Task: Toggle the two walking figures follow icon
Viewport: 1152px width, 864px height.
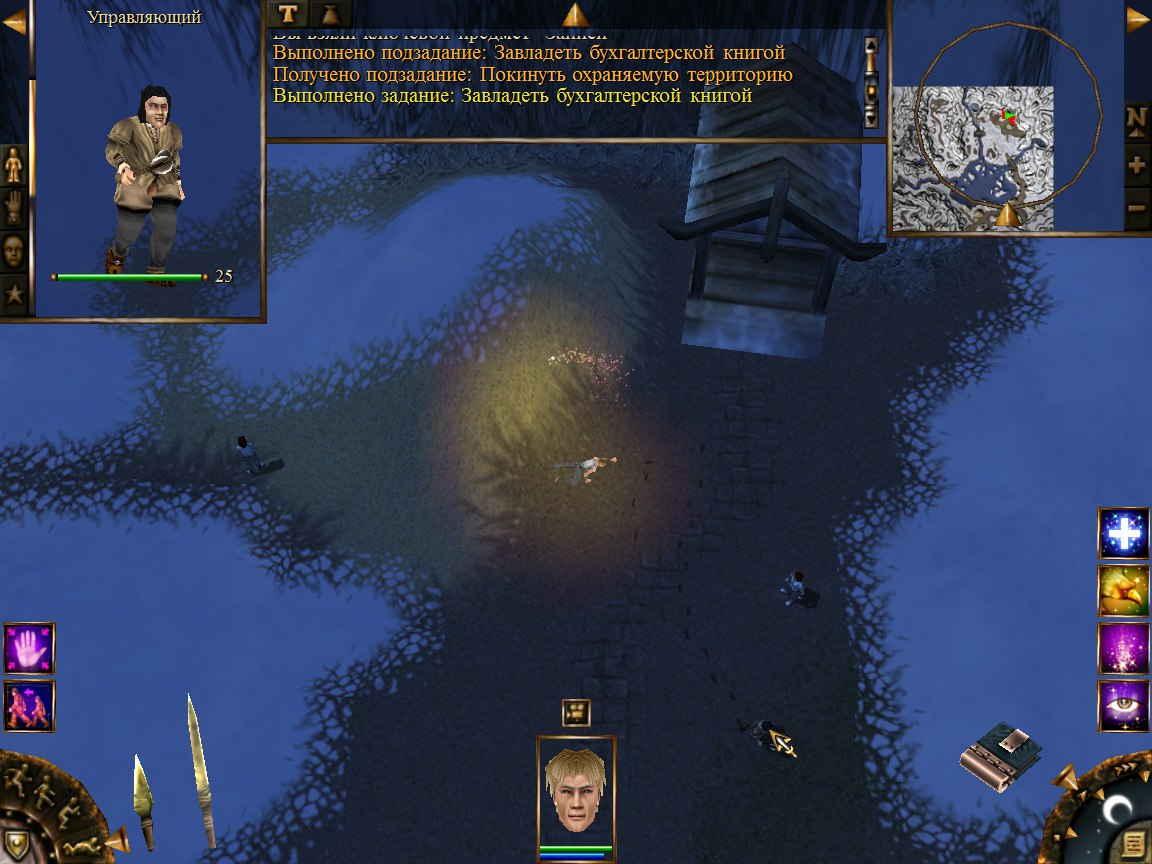Action: 29,705
